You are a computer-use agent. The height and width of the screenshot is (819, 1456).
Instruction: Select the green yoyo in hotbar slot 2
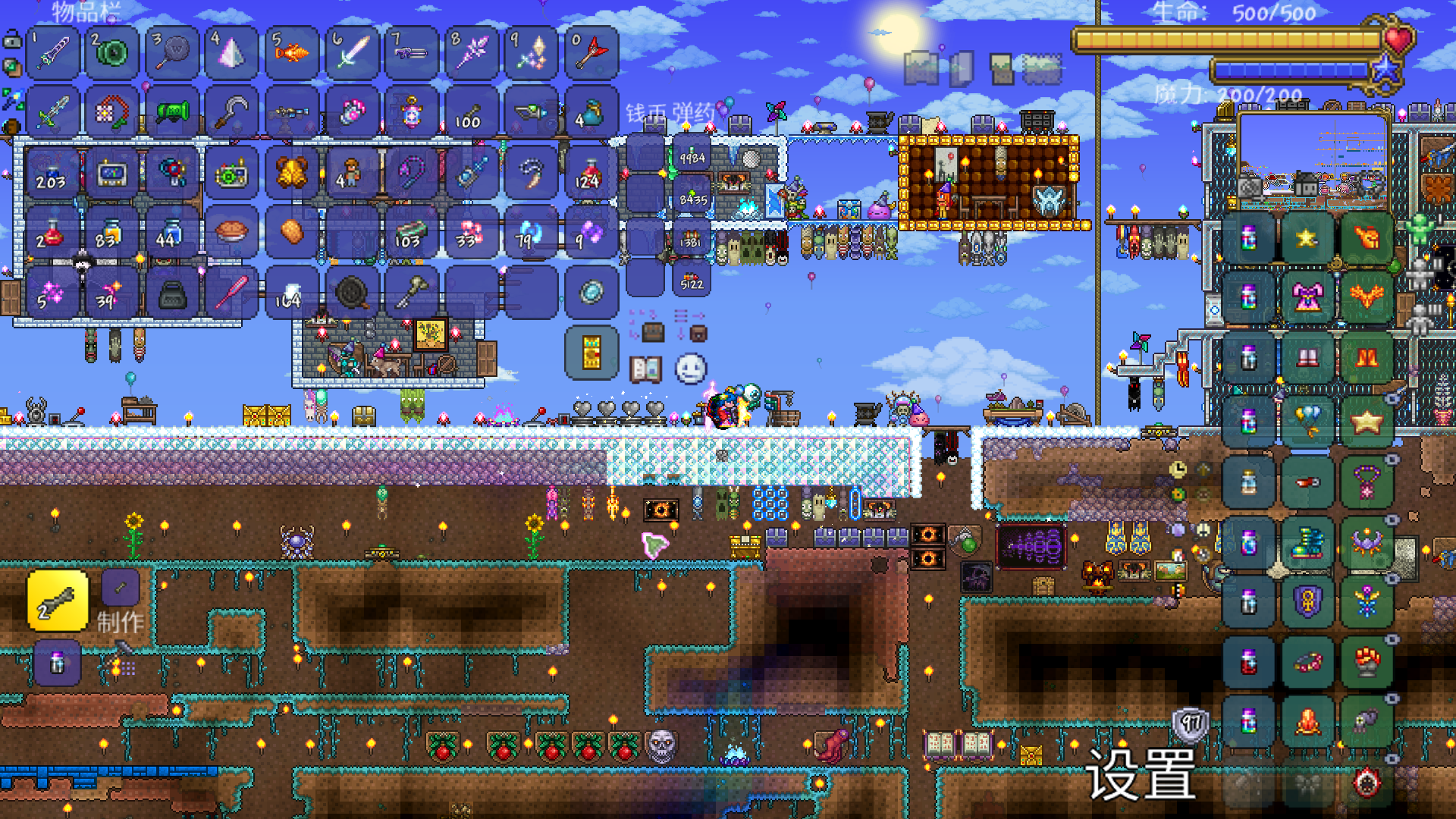point(112,53)
